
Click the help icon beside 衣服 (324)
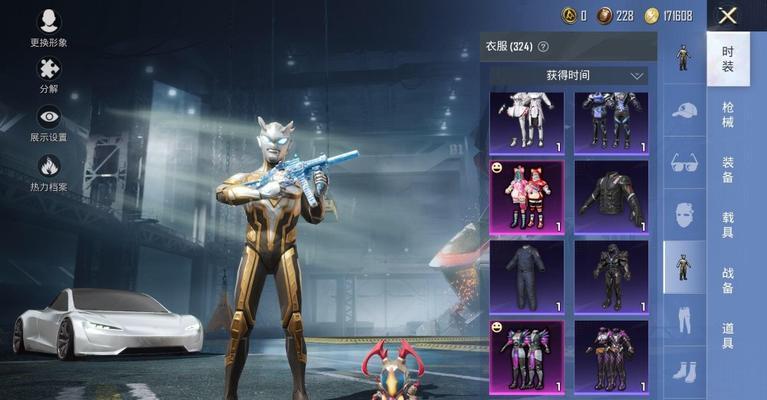[x=543, y=46]
